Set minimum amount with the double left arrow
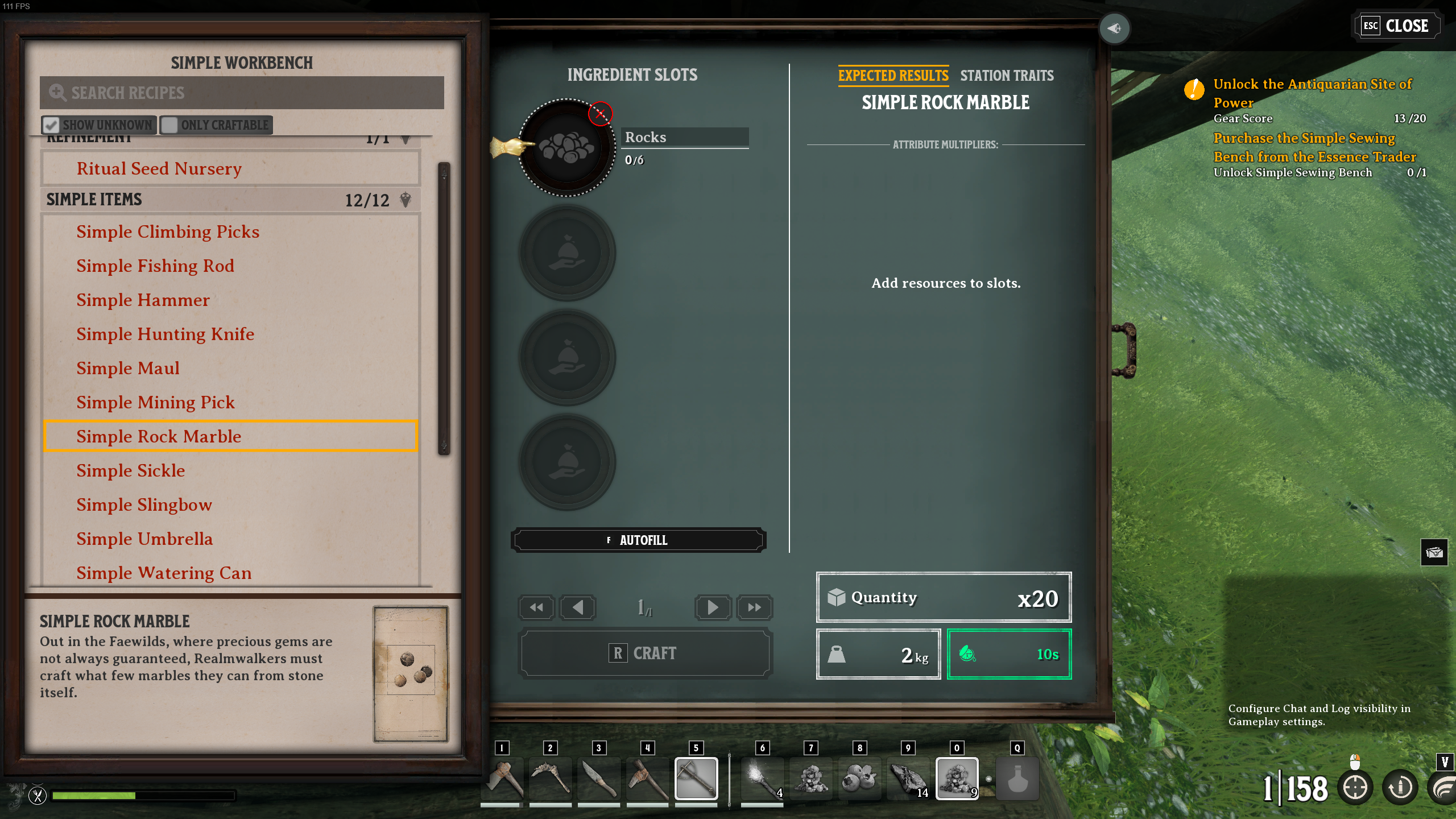 point(536,607)
